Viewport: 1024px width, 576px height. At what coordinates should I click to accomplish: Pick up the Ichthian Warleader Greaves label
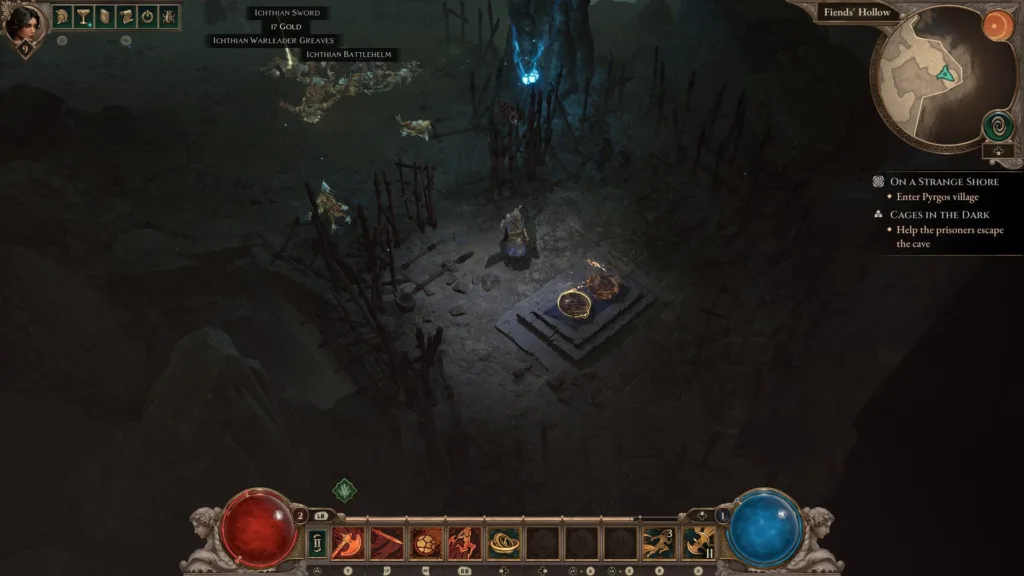click(273, 41)
